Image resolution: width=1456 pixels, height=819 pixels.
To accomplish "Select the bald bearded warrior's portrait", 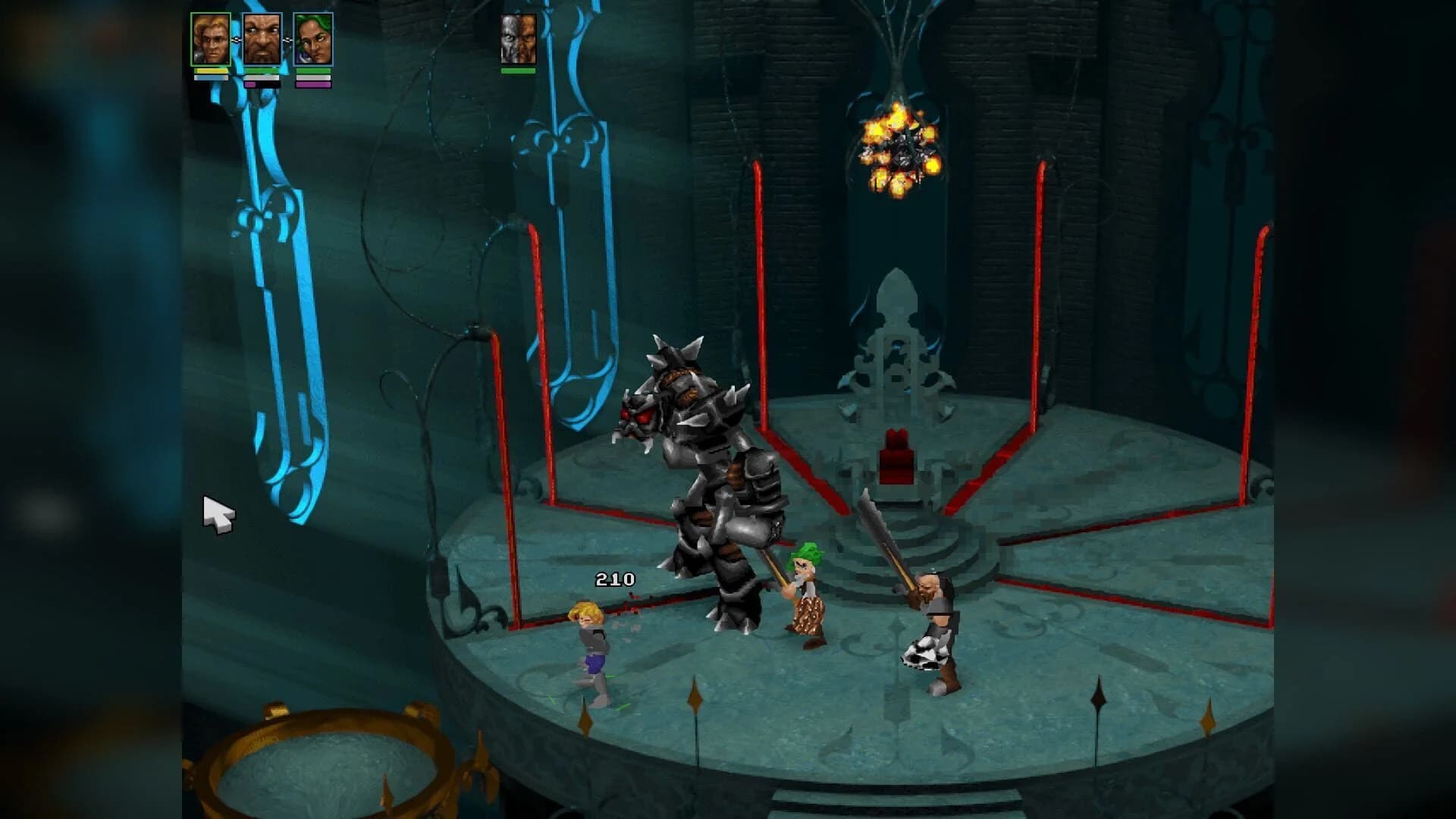I will tap(262, 39).
